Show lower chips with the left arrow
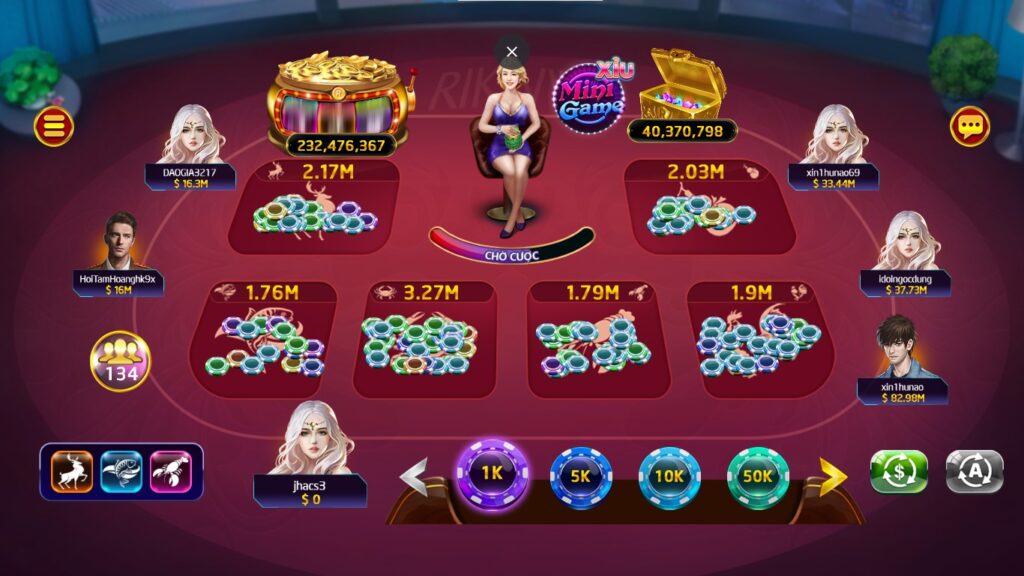This screenshot has width=1024, height=576. [x=414, y=476]
